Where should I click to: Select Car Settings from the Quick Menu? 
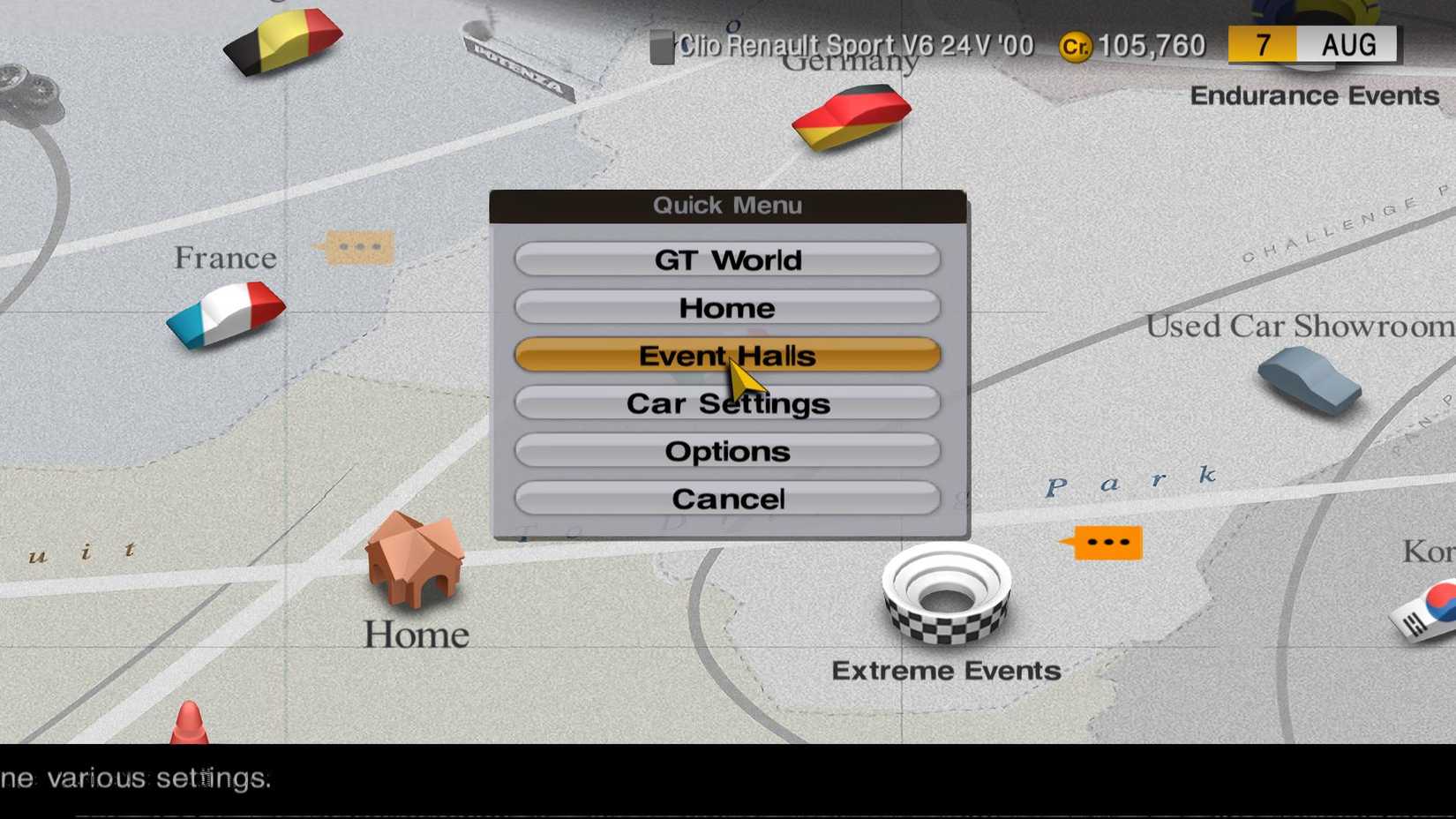pos(726,403)
